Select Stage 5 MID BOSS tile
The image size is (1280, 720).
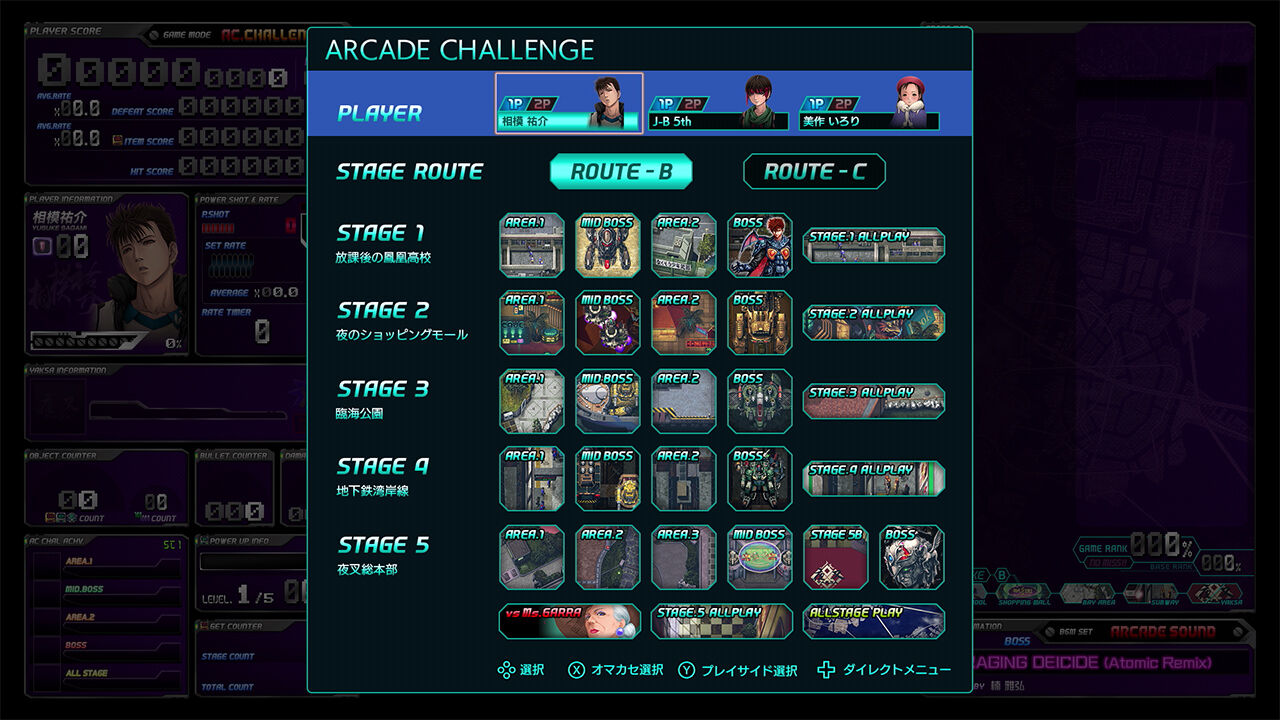tap(760, 557)
